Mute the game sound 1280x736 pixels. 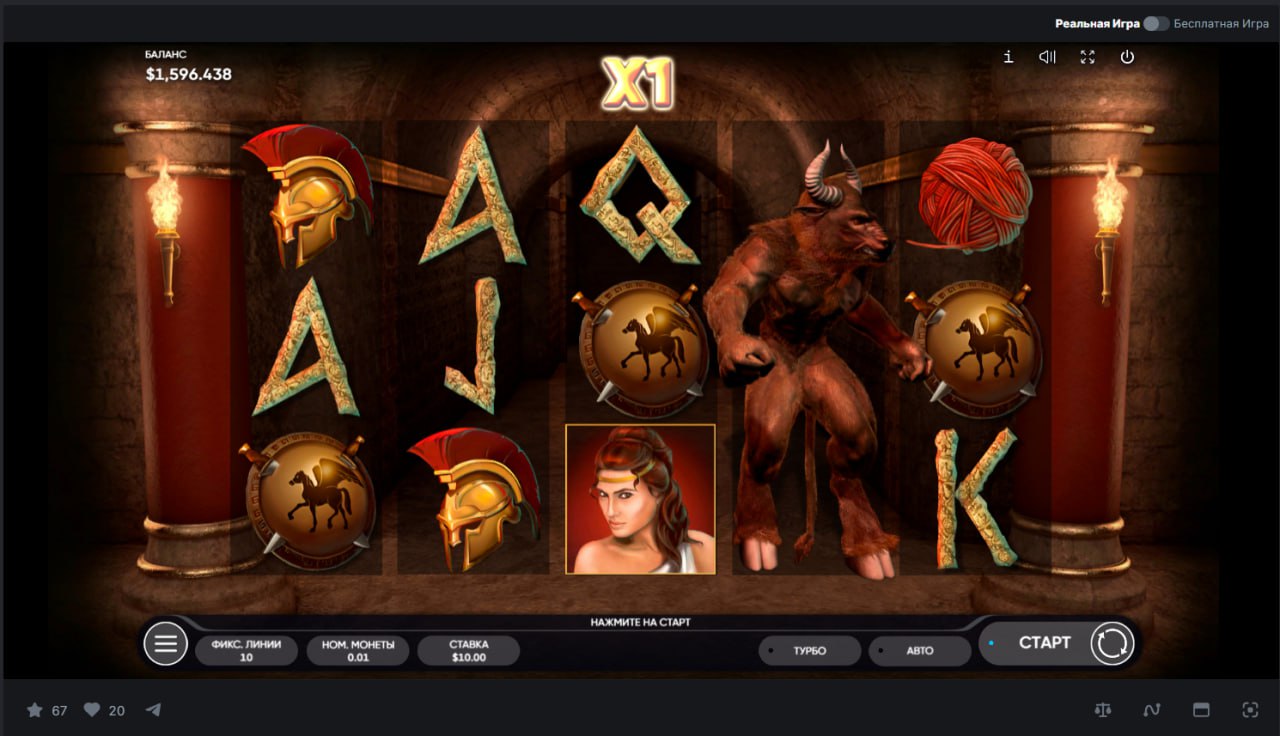click(x=1047, y=57)
